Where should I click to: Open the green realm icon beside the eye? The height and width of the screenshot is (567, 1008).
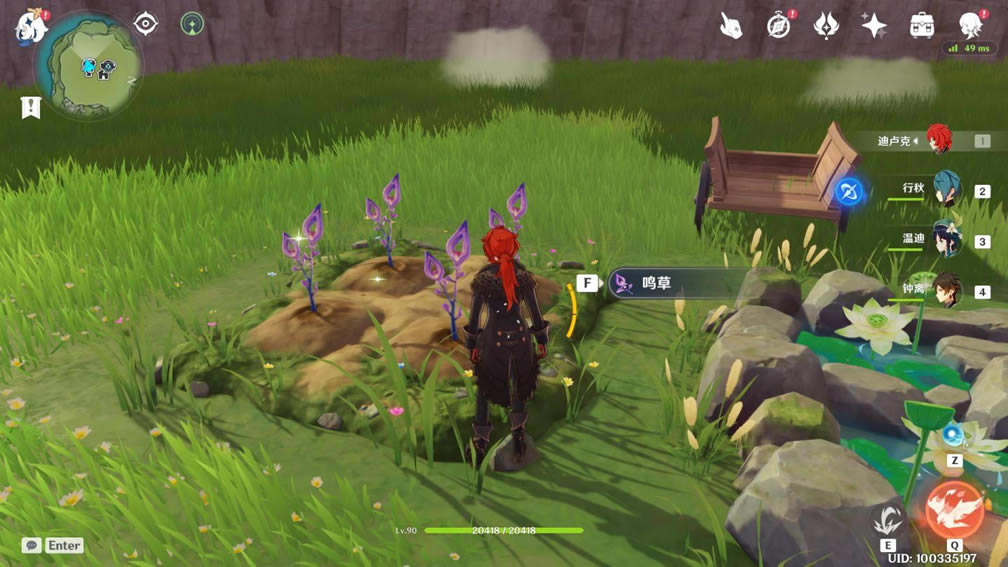[192, 23]
